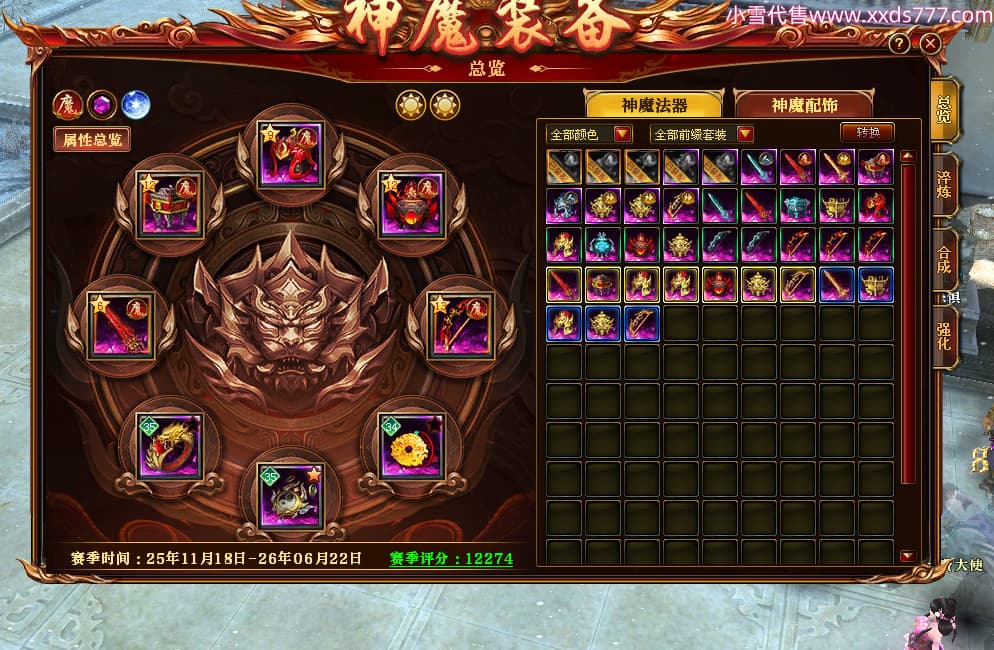Open the help question mark button
This screenshot has height=650, width=994.
pyautogui.click(x=899, y=44)
